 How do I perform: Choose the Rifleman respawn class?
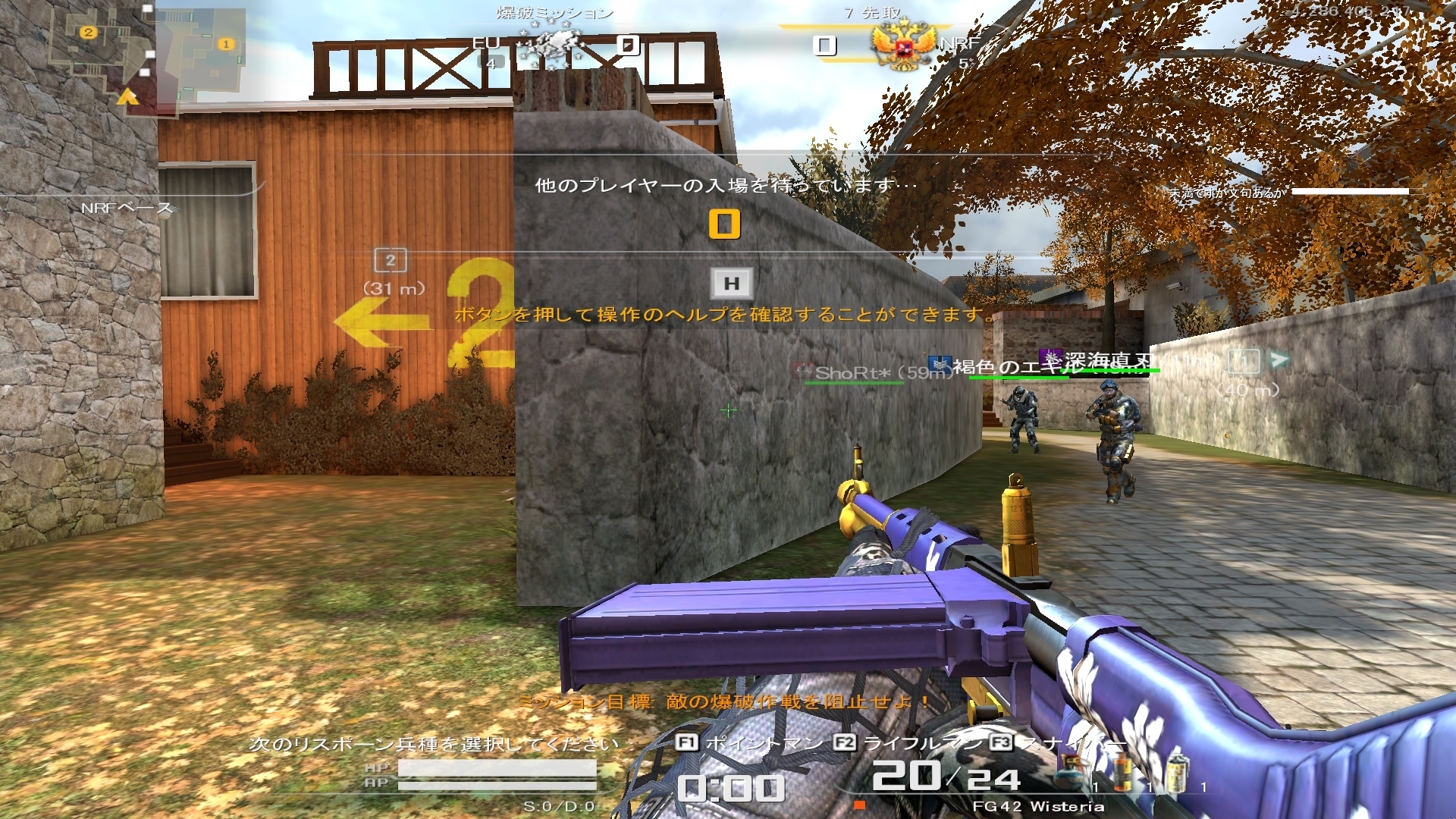tap(908, 743)
